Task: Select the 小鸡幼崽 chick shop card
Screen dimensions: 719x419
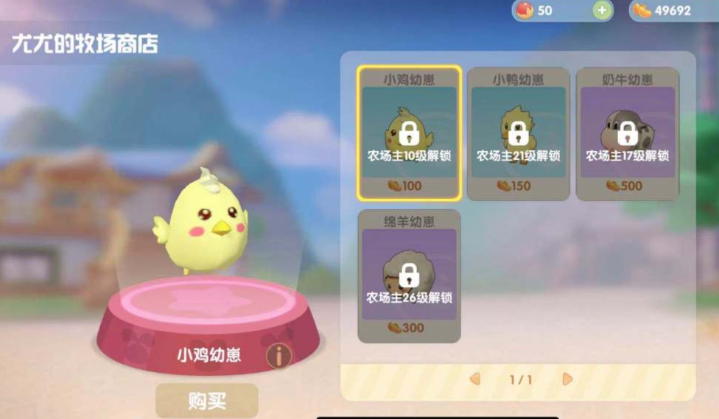Action: pos(409,133)
